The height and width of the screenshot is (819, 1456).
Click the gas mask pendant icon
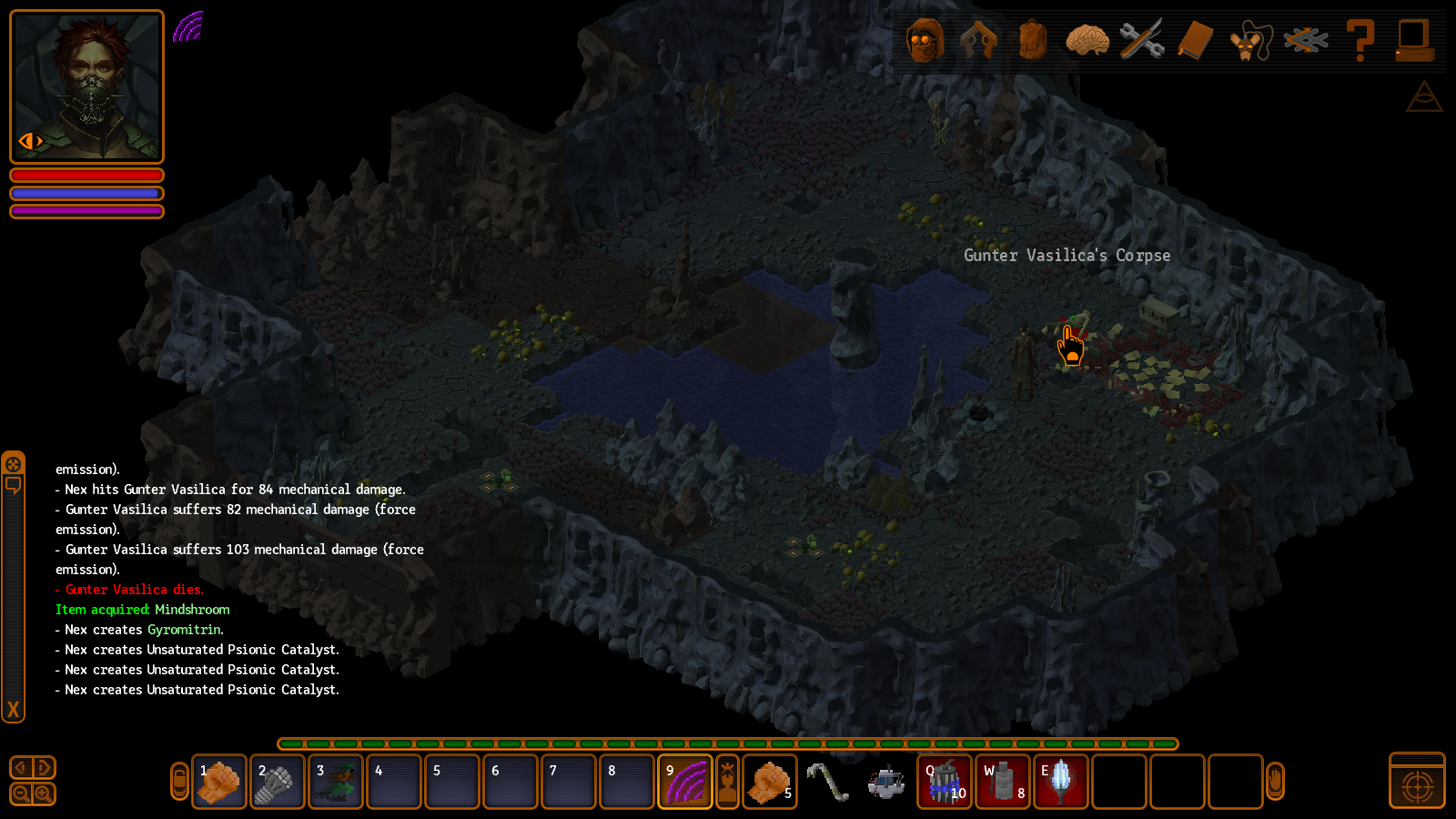[1250, 42]
